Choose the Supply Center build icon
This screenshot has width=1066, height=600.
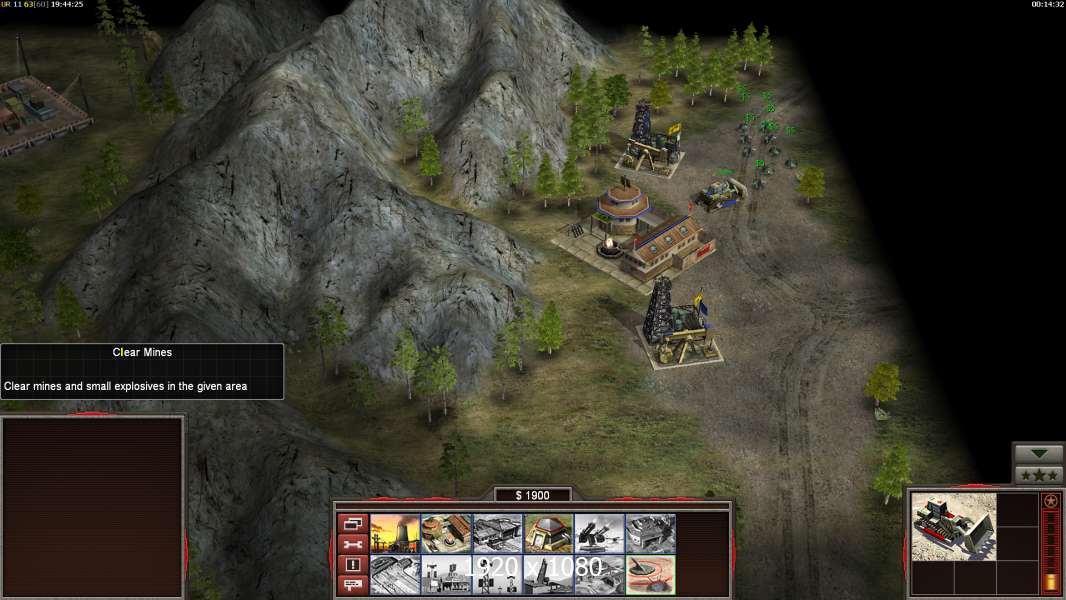497,534
